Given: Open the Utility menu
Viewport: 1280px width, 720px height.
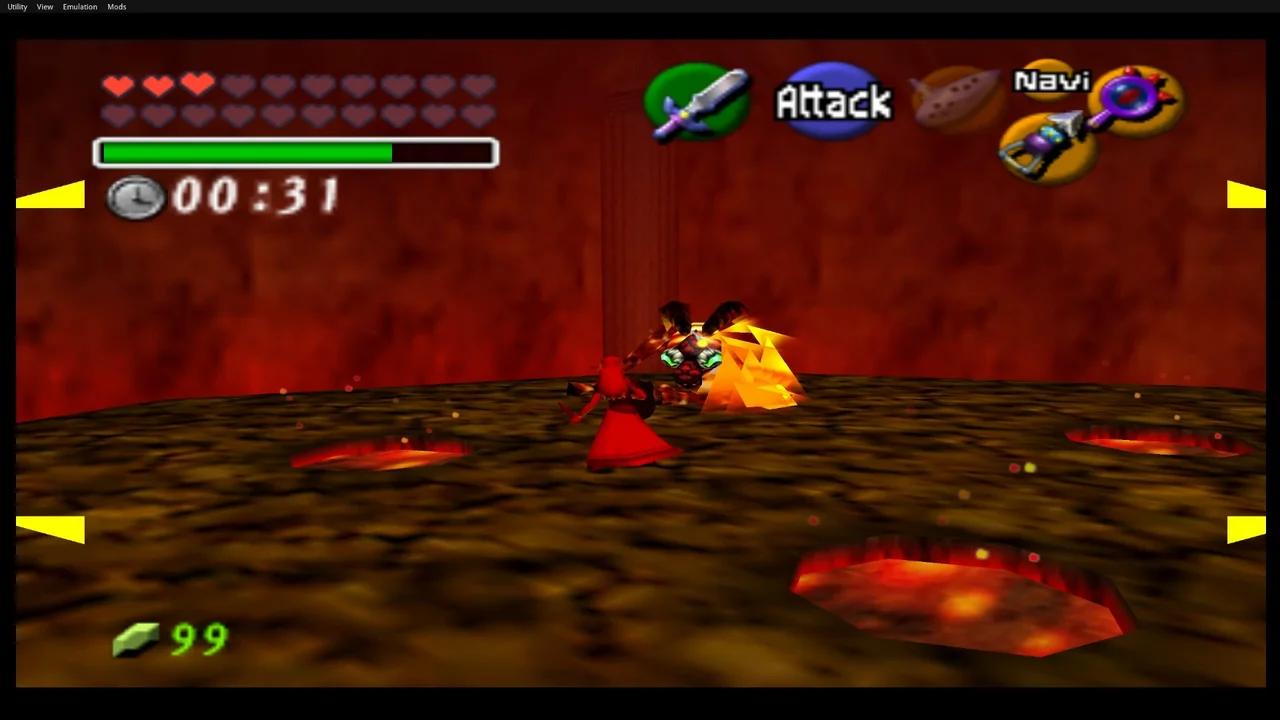Looking at the screenshot, I should click(x=15, y=6).
